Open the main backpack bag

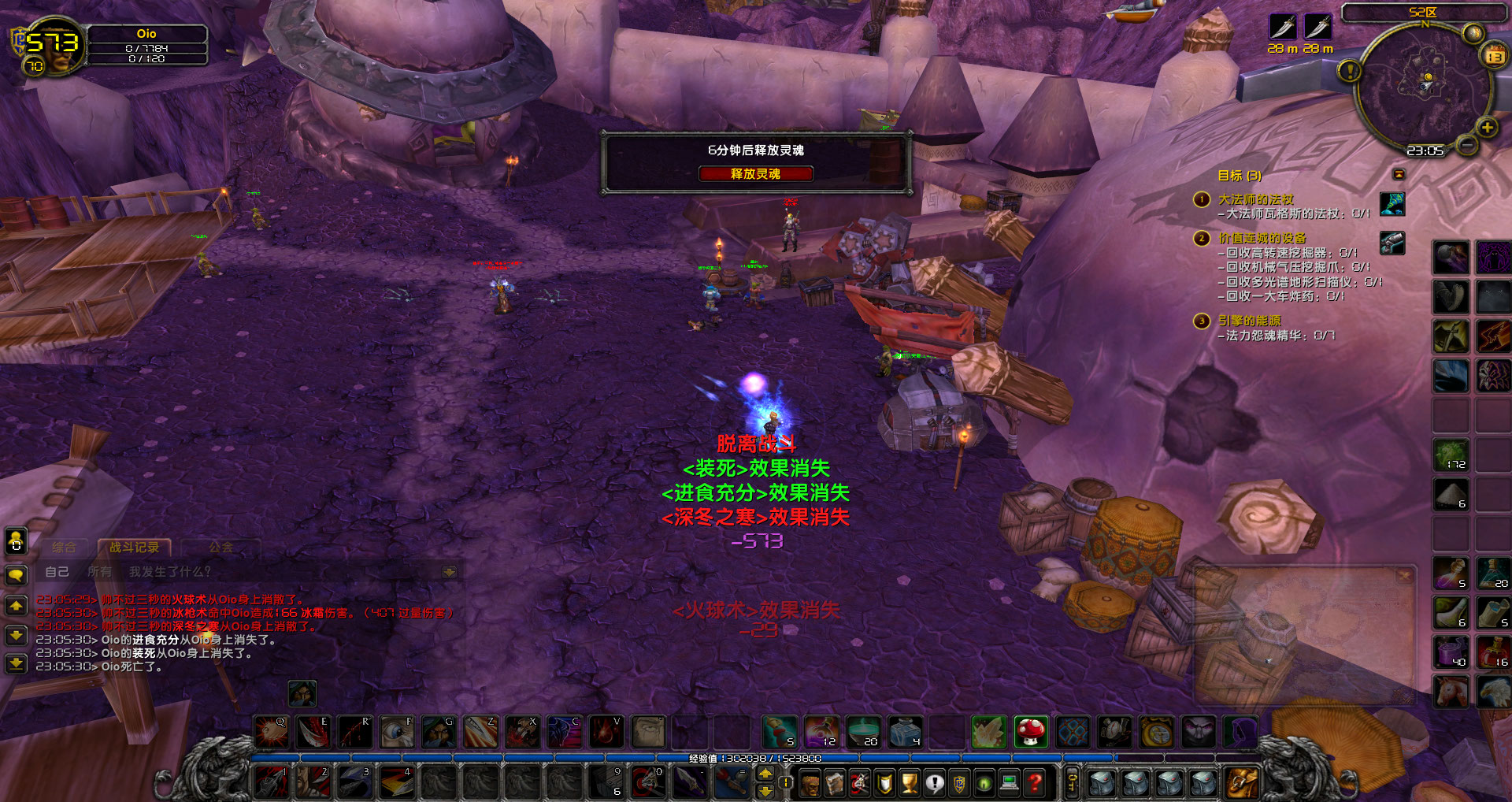(1242, 782)
